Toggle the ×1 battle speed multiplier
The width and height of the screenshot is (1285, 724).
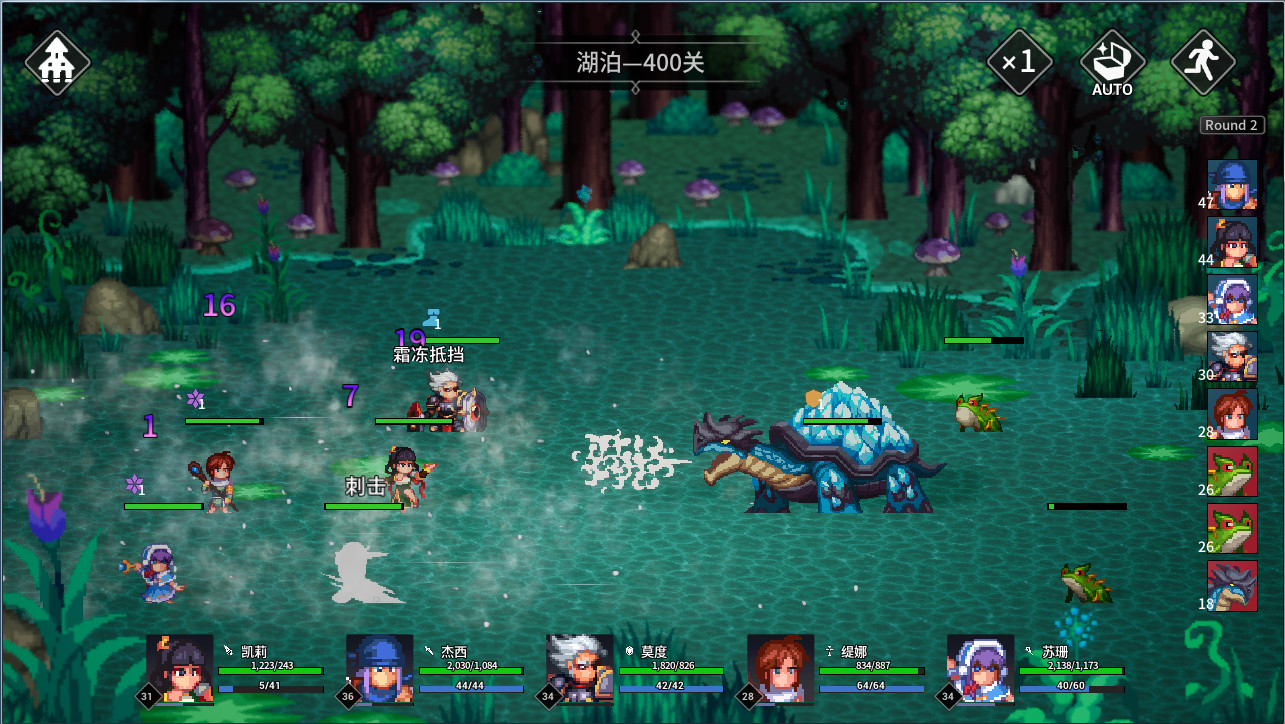(1019, 62)
